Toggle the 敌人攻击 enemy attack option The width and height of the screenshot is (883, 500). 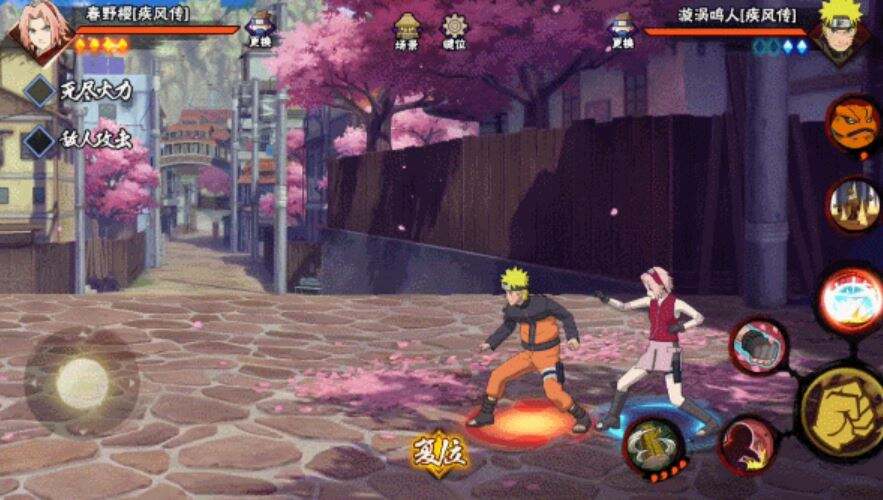pos(40,140)
